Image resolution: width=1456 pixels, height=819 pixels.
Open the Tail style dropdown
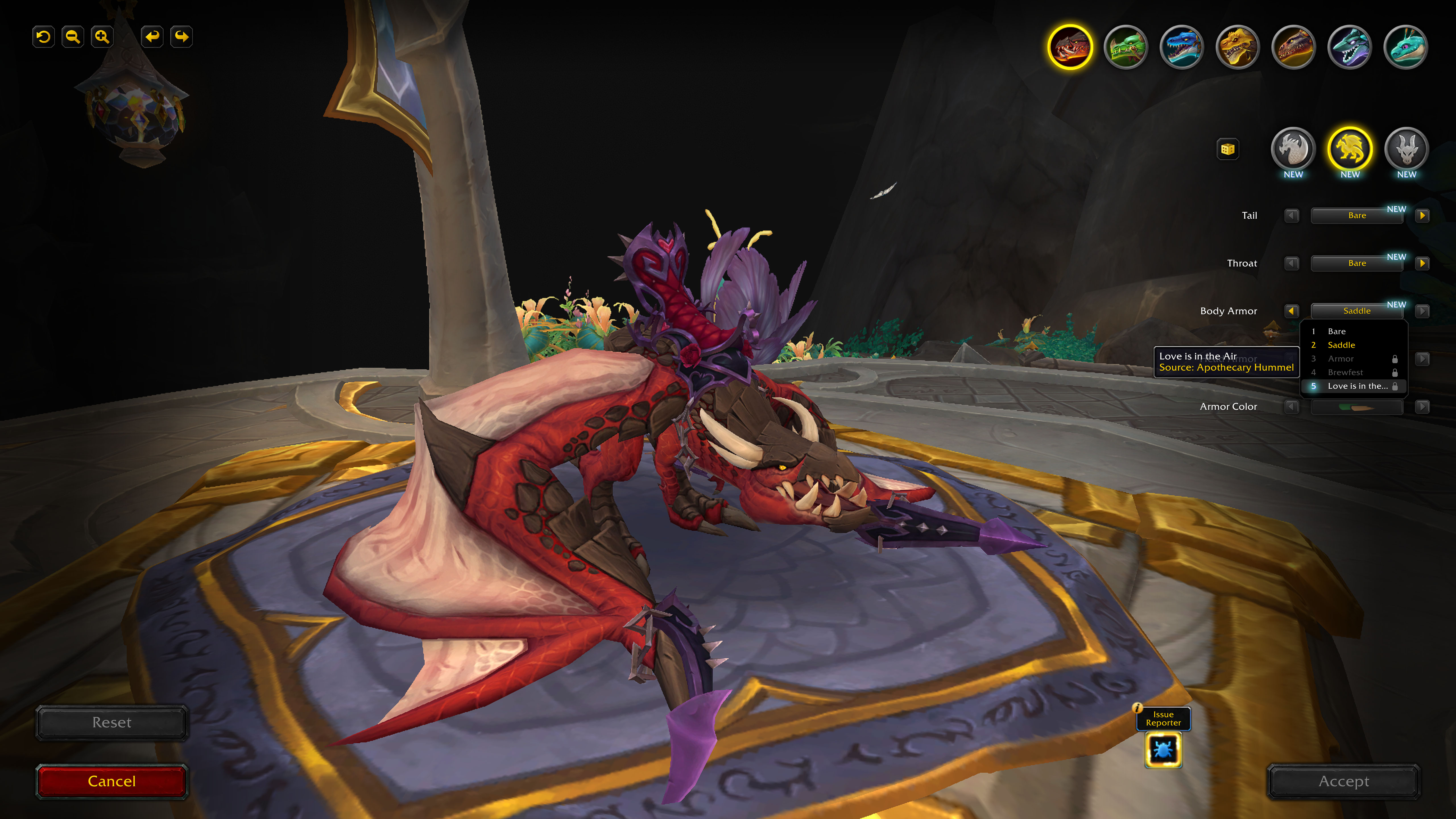(x=1356, y=215)
